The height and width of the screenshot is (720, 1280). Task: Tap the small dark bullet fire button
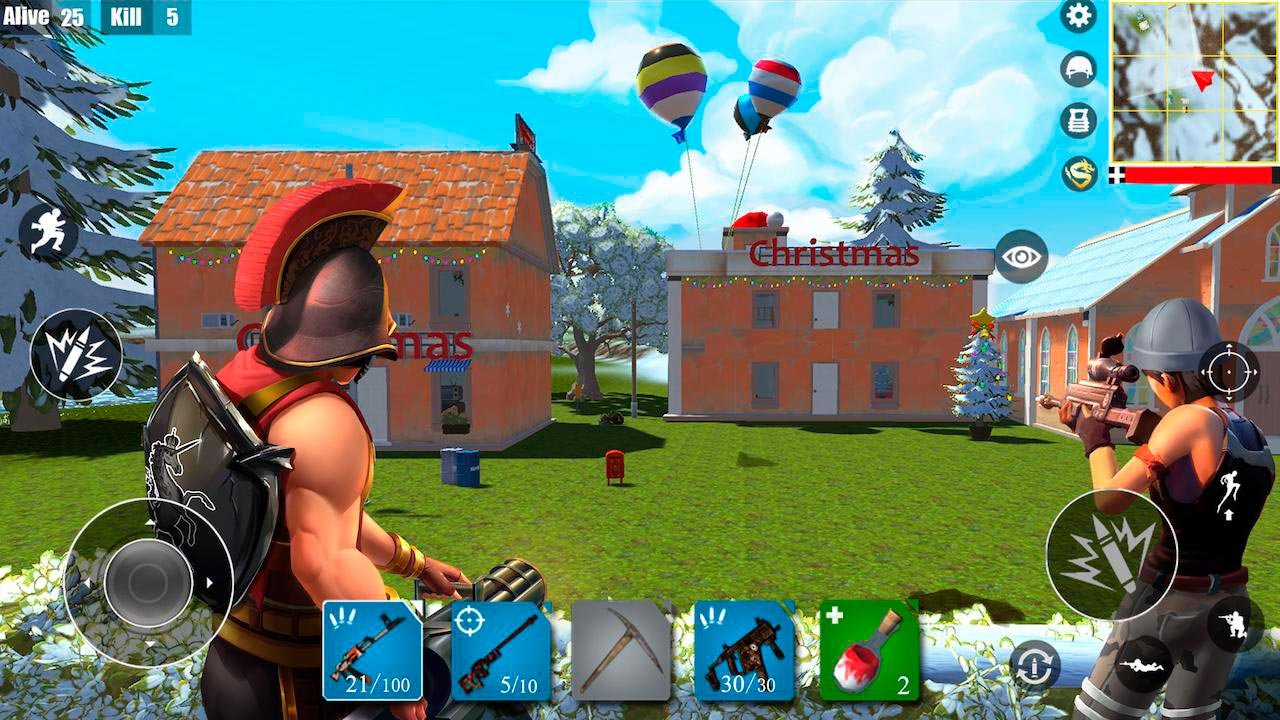coord(76,355)
